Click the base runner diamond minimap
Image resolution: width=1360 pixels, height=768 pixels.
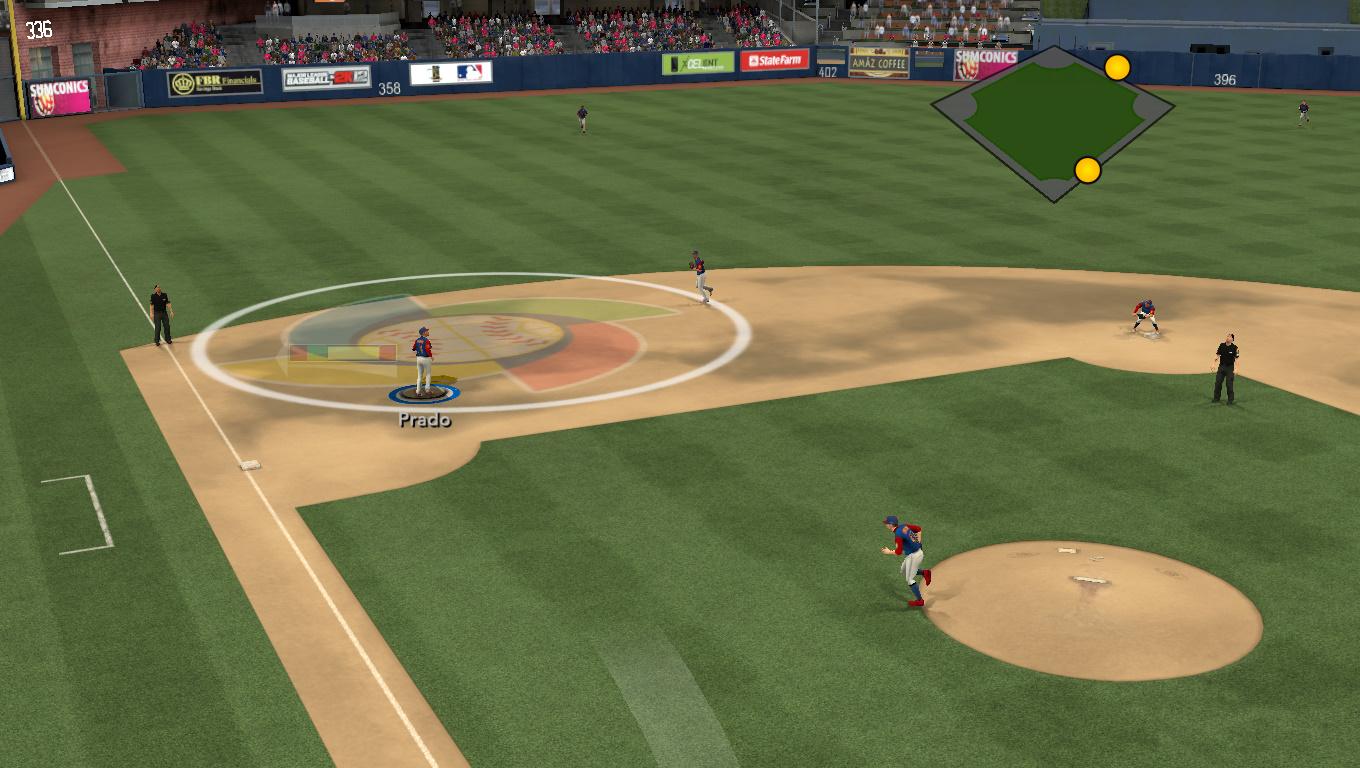pos(1052,122)
